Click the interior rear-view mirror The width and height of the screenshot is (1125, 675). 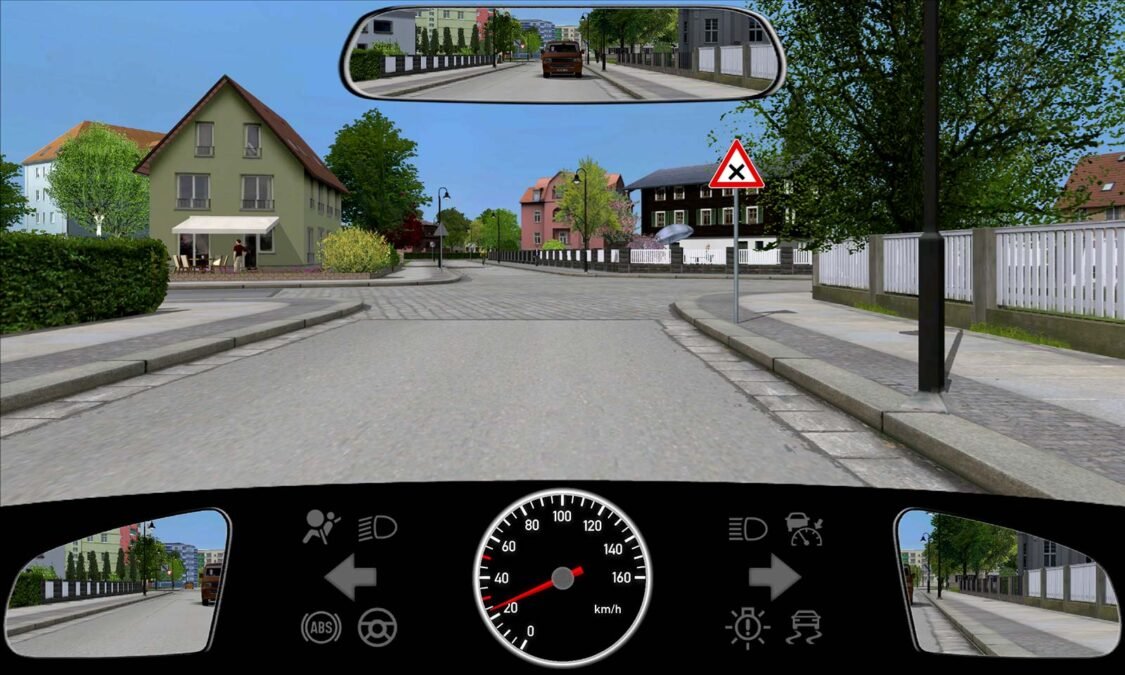(x=563, y=54)
